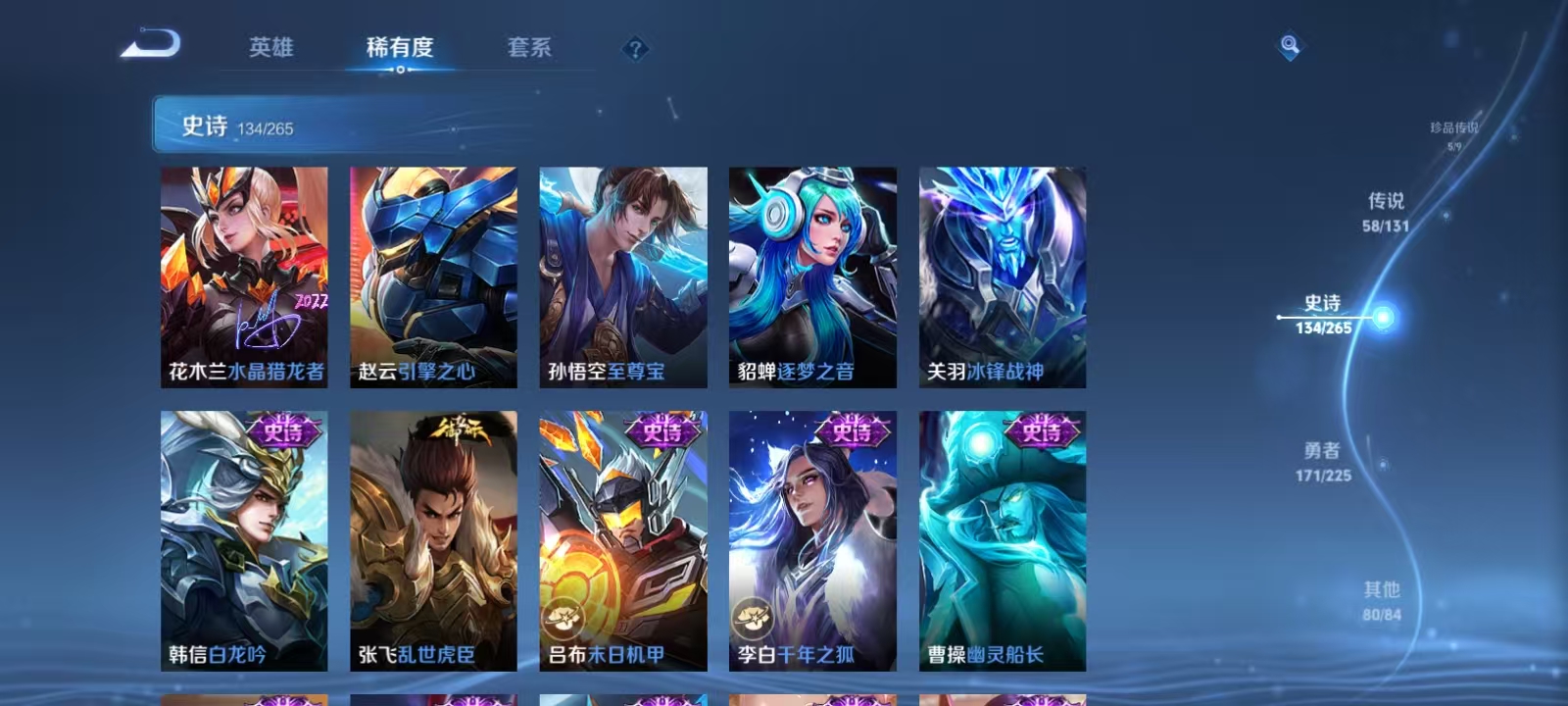The height and width of the screenshot is (706, 1568).
Task: Click the 史诗 badge on 曹操's card
Action: point(1040,429)
